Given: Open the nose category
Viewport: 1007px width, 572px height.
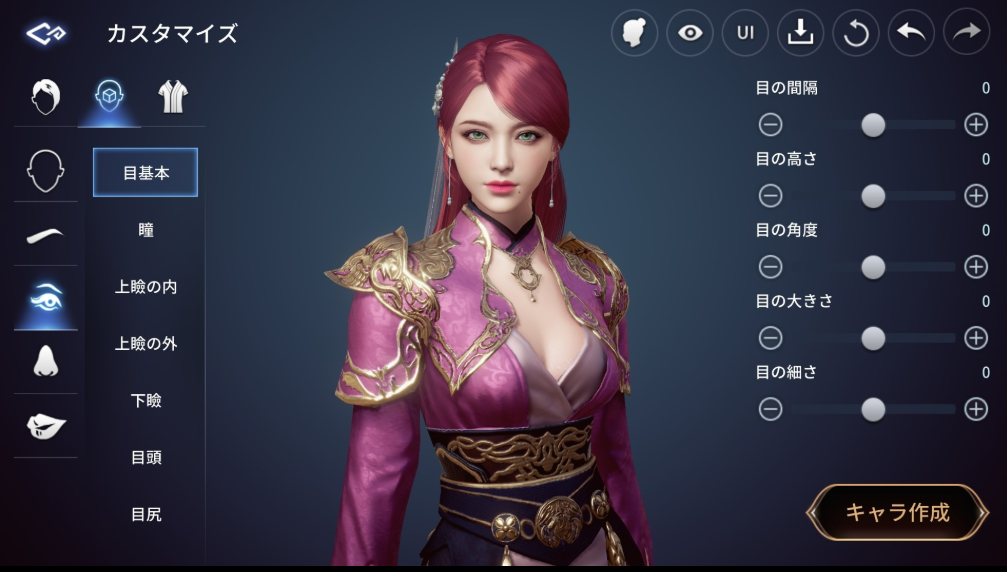Looking at the screenshot, I should (46, 362).
